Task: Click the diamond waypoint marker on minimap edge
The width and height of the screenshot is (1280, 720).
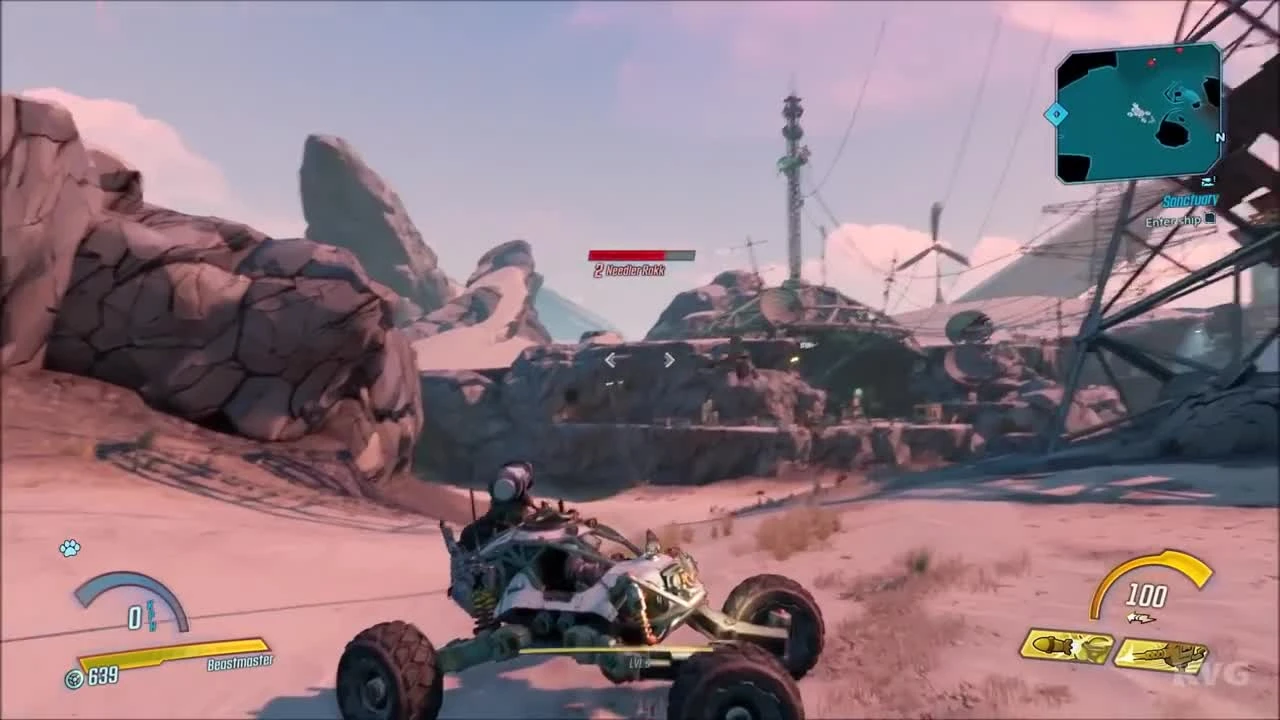Action: tap(1056, 113)
